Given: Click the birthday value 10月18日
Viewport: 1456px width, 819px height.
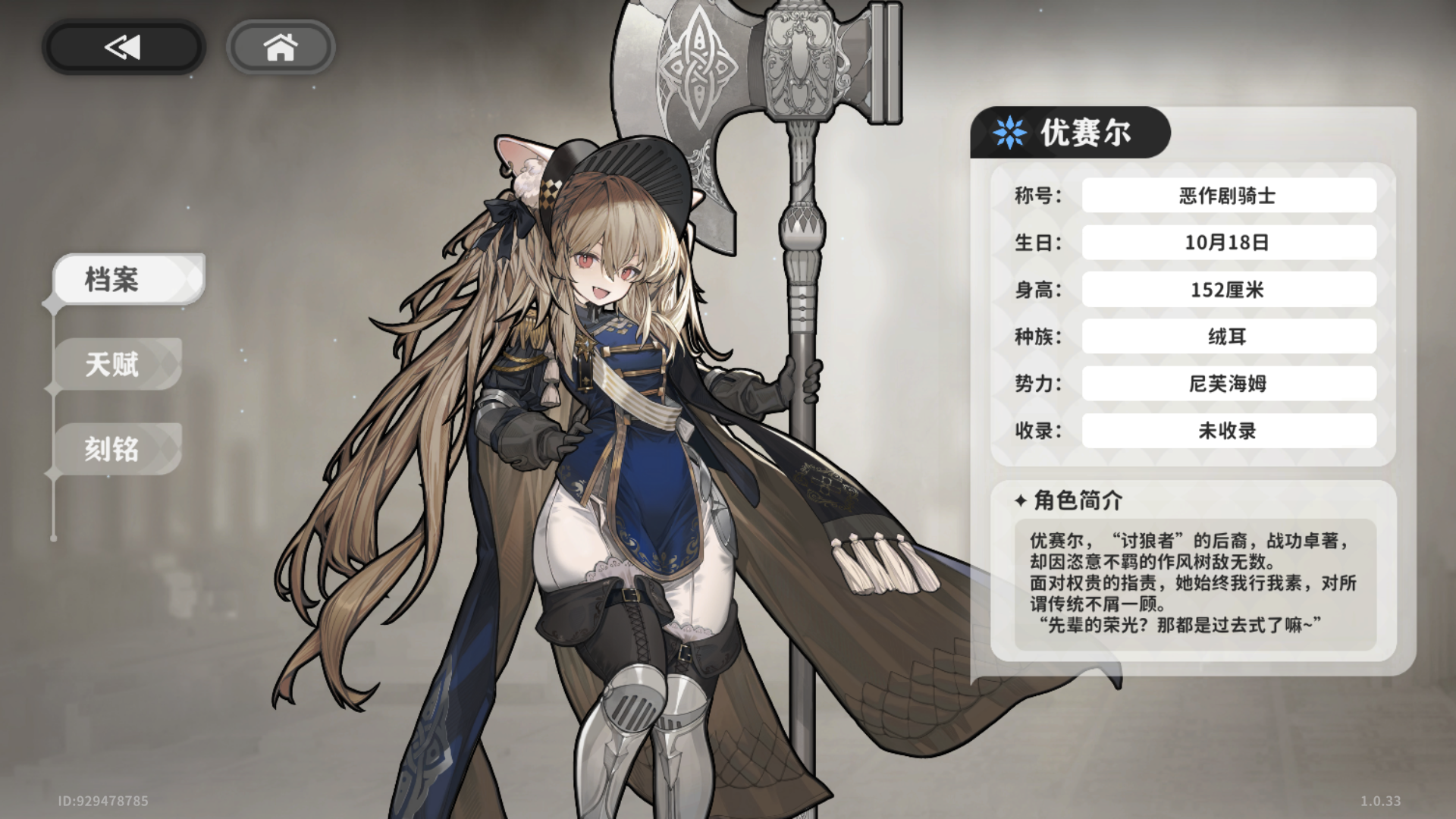Looking at the screenshot, I should tap(1227, 242).
